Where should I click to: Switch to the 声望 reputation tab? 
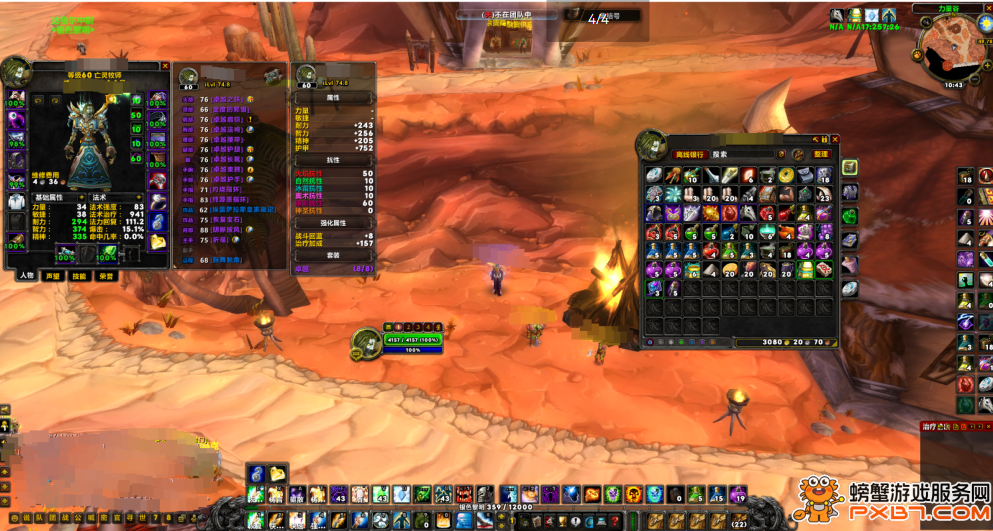(x=53, y=276)
